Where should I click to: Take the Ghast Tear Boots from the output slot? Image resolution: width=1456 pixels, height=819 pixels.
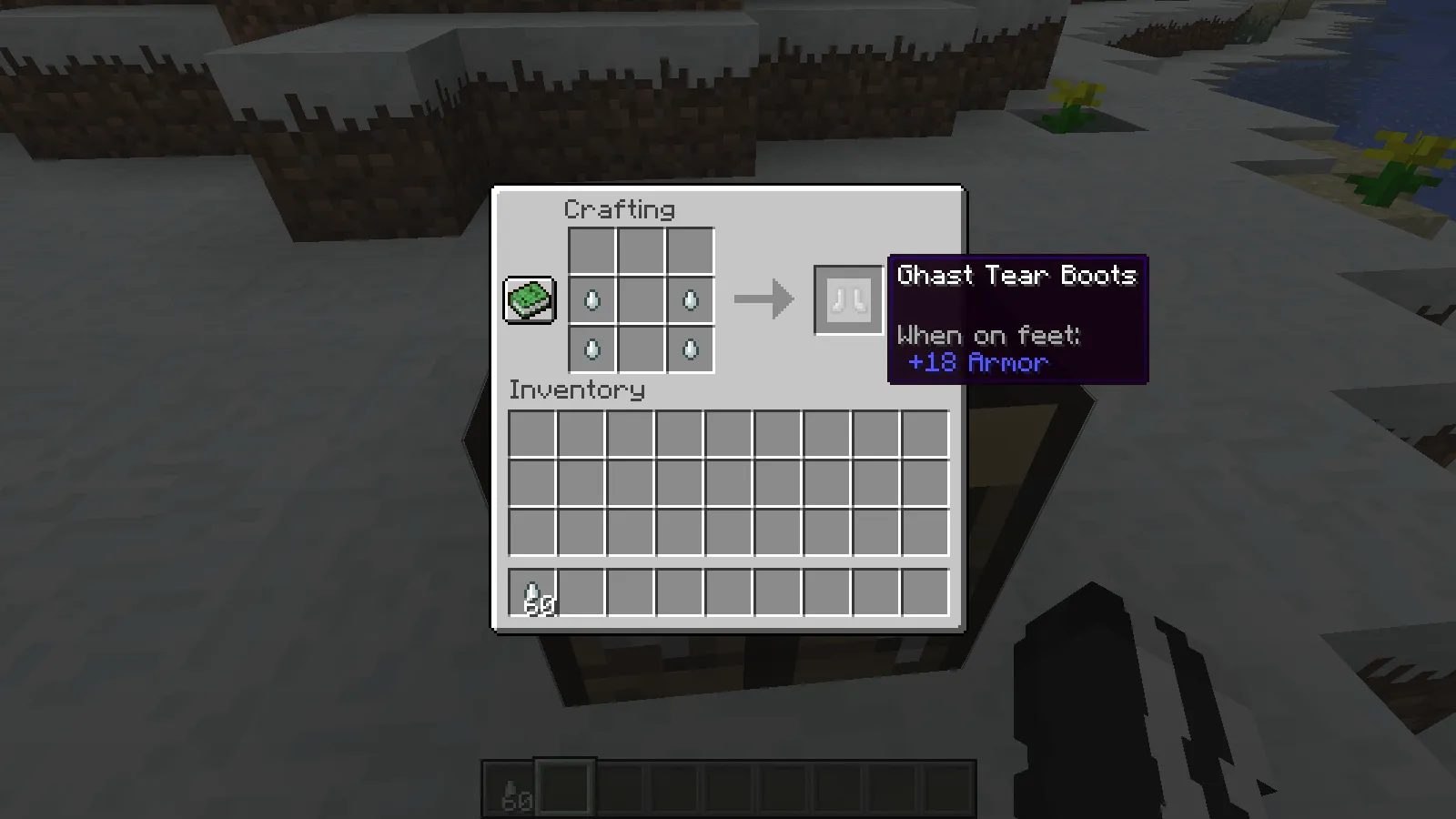pos(847,300)
